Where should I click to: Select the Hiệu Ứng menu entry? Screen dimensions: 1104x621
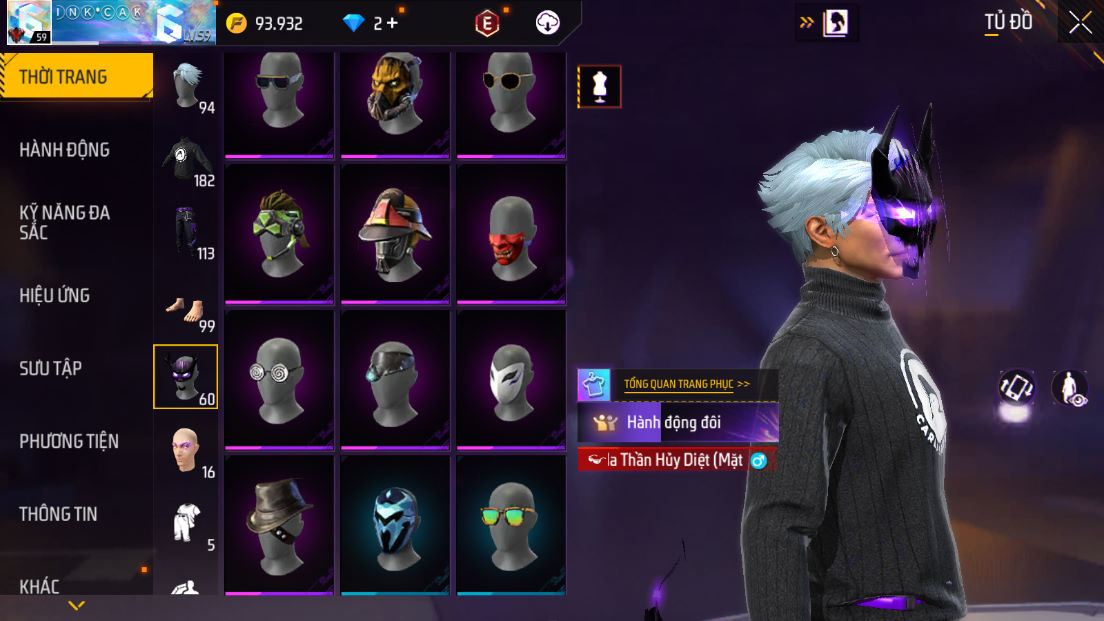(55, 295)
